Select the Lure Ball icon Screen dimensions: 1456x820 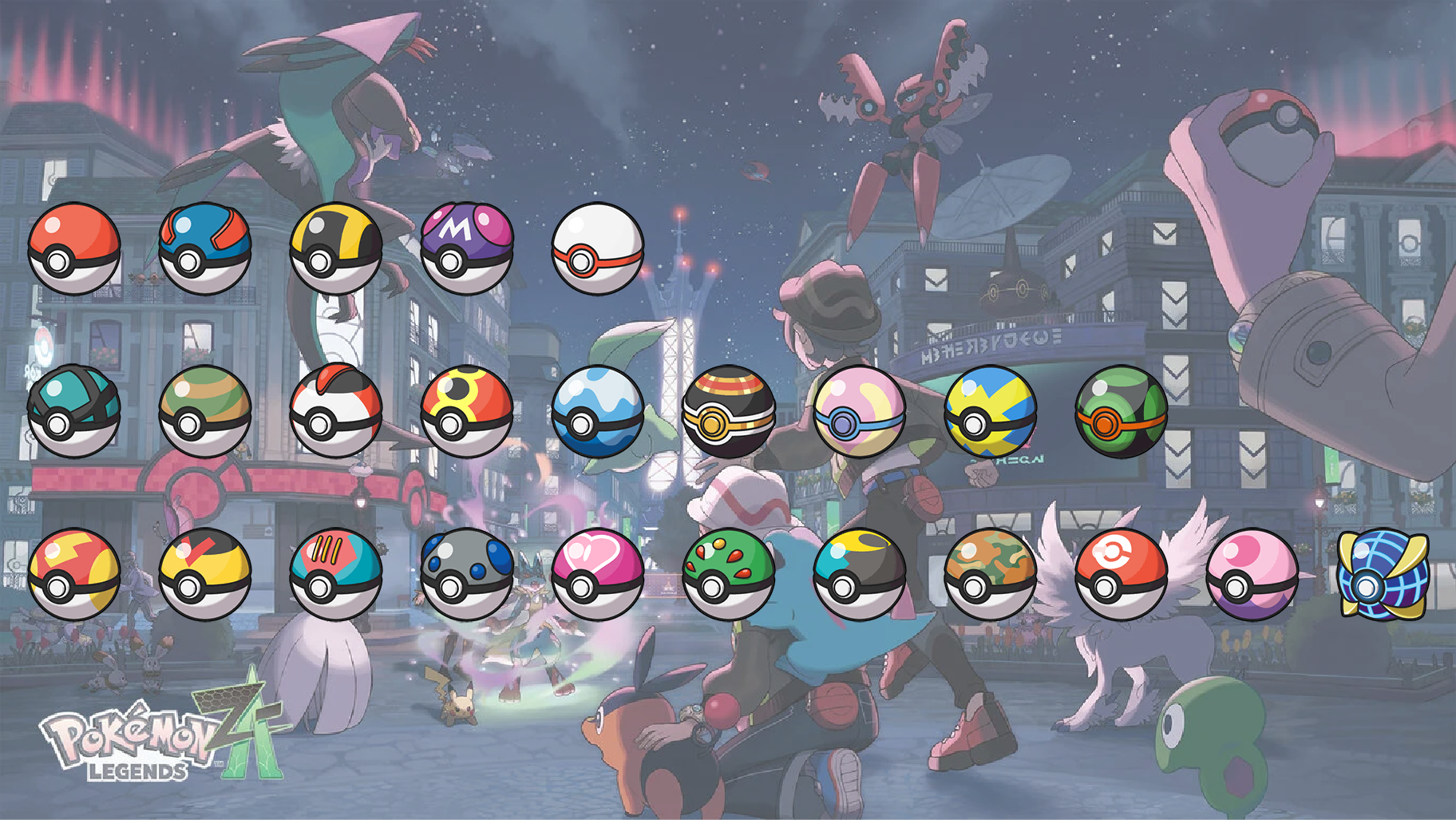336,574
